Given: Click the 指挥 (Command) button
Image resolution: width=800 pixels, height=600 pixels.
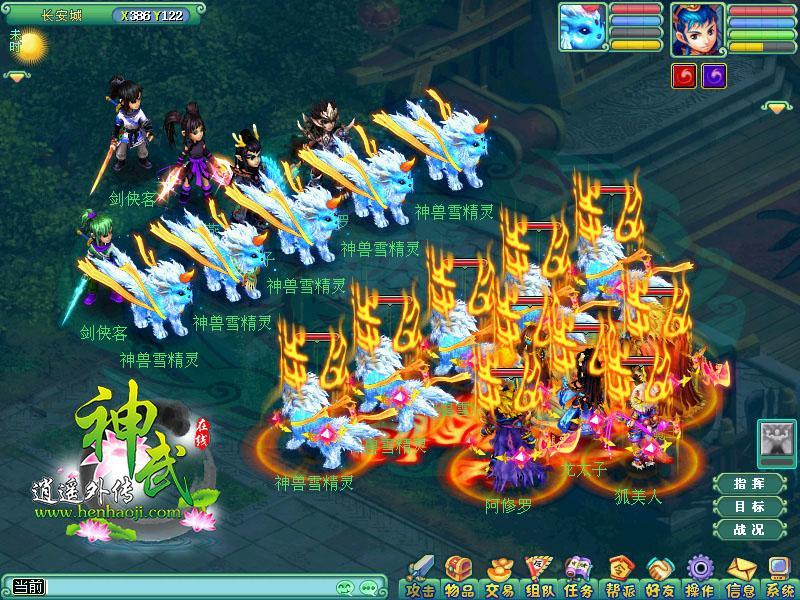Looking at the screenshot, I should [749, 483].
